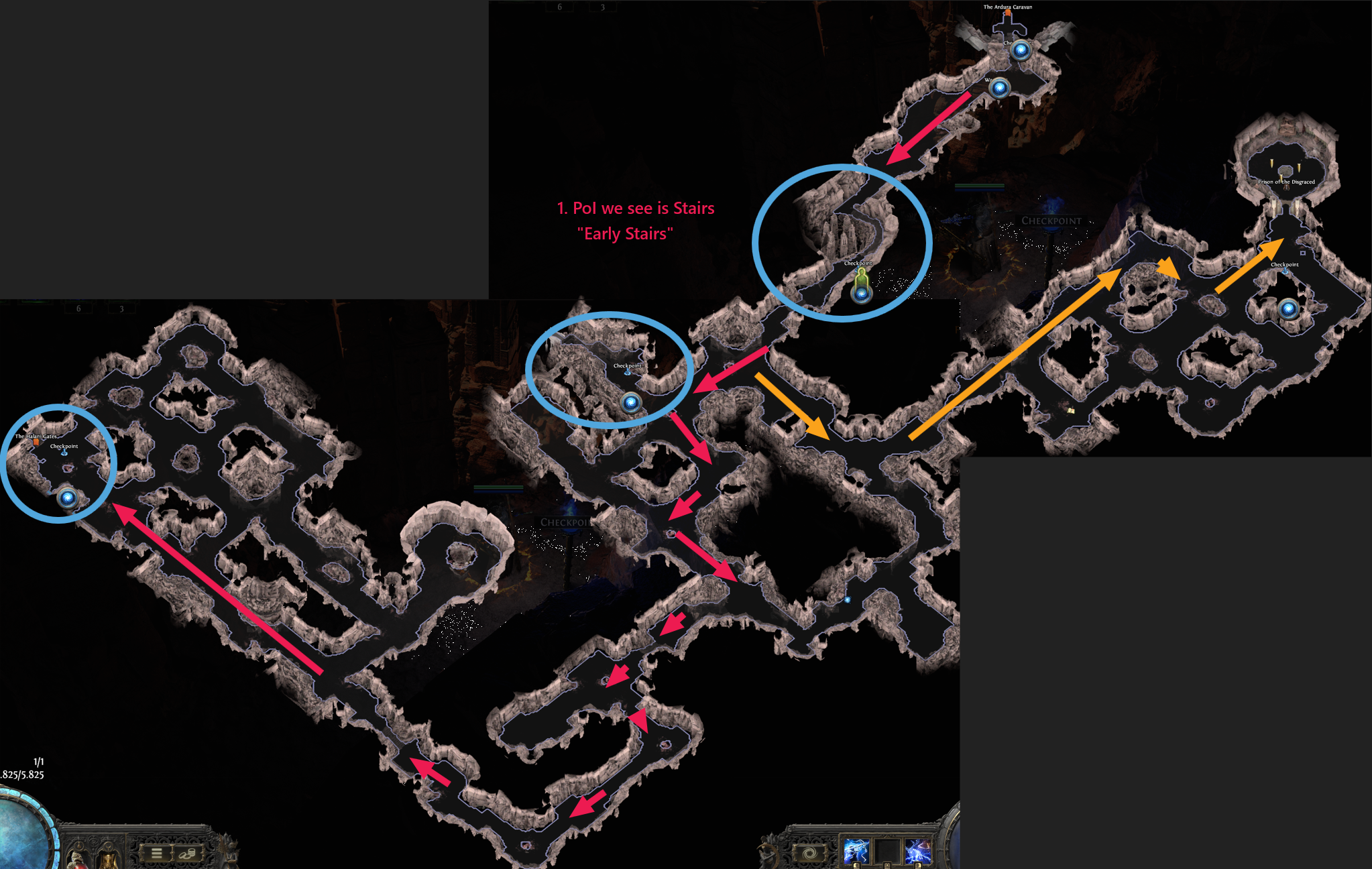The width and height of the screenshot is (1372, 869).
Task: Open the orange quest marker at The Ardura Caravan
Action: (x=1007, y=13)
